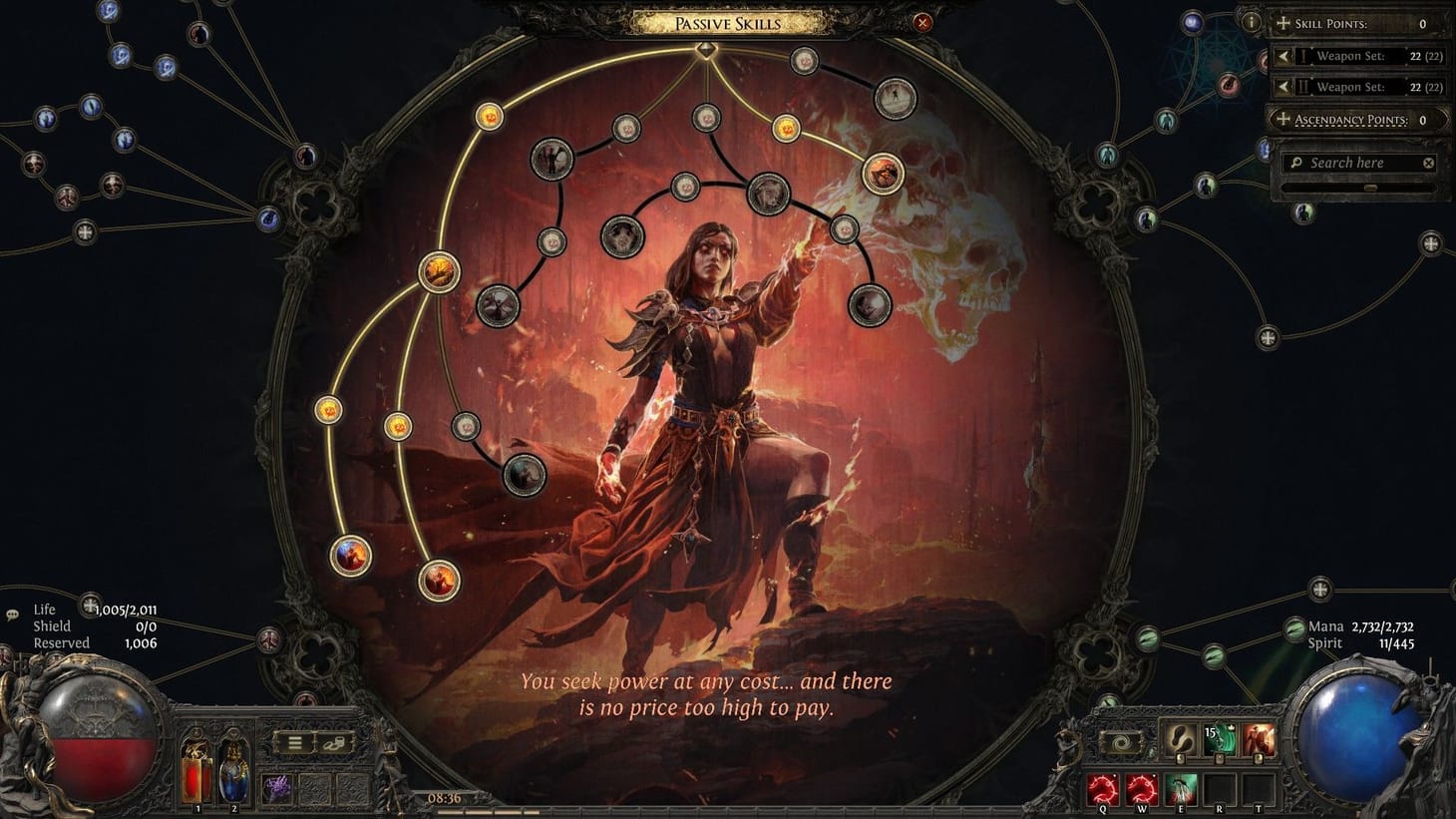Expand Ascendancy Points with the plus control

click(x=1282, y=119)
